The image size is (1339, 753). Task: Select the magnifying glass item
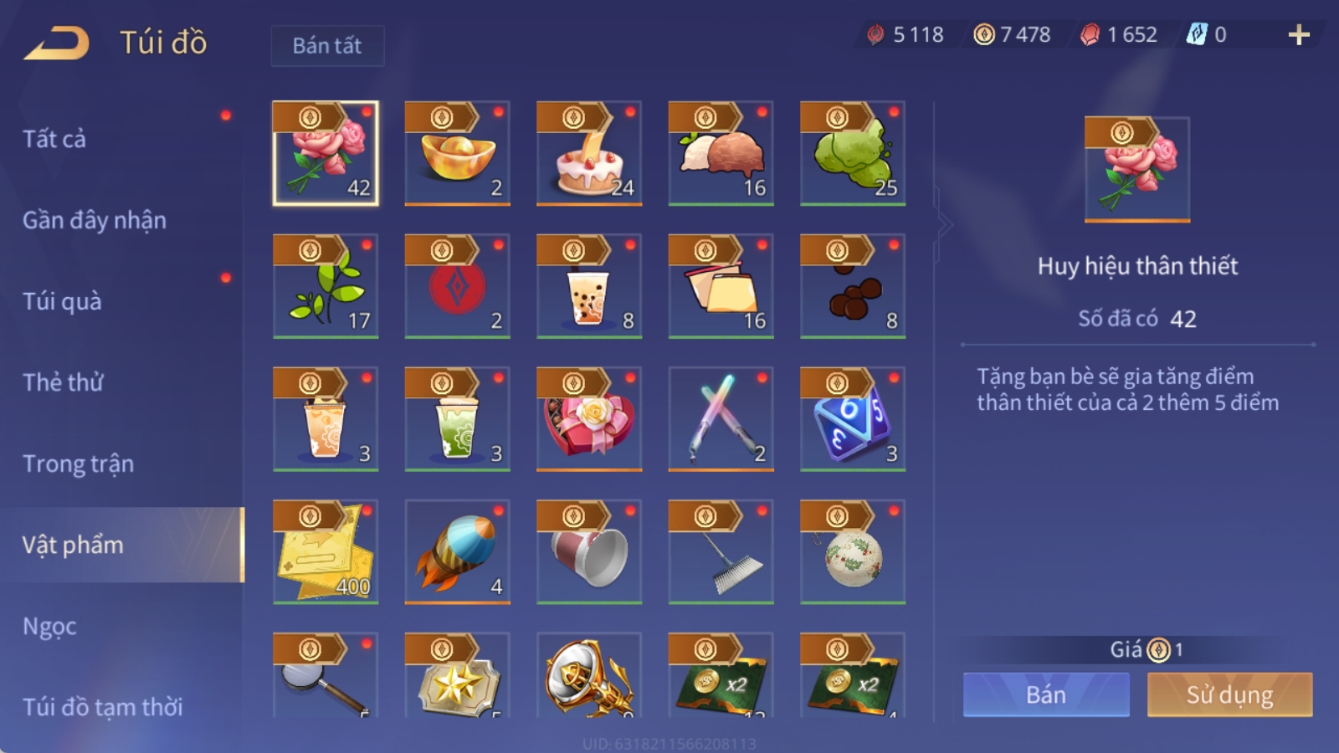click(326, 676)
